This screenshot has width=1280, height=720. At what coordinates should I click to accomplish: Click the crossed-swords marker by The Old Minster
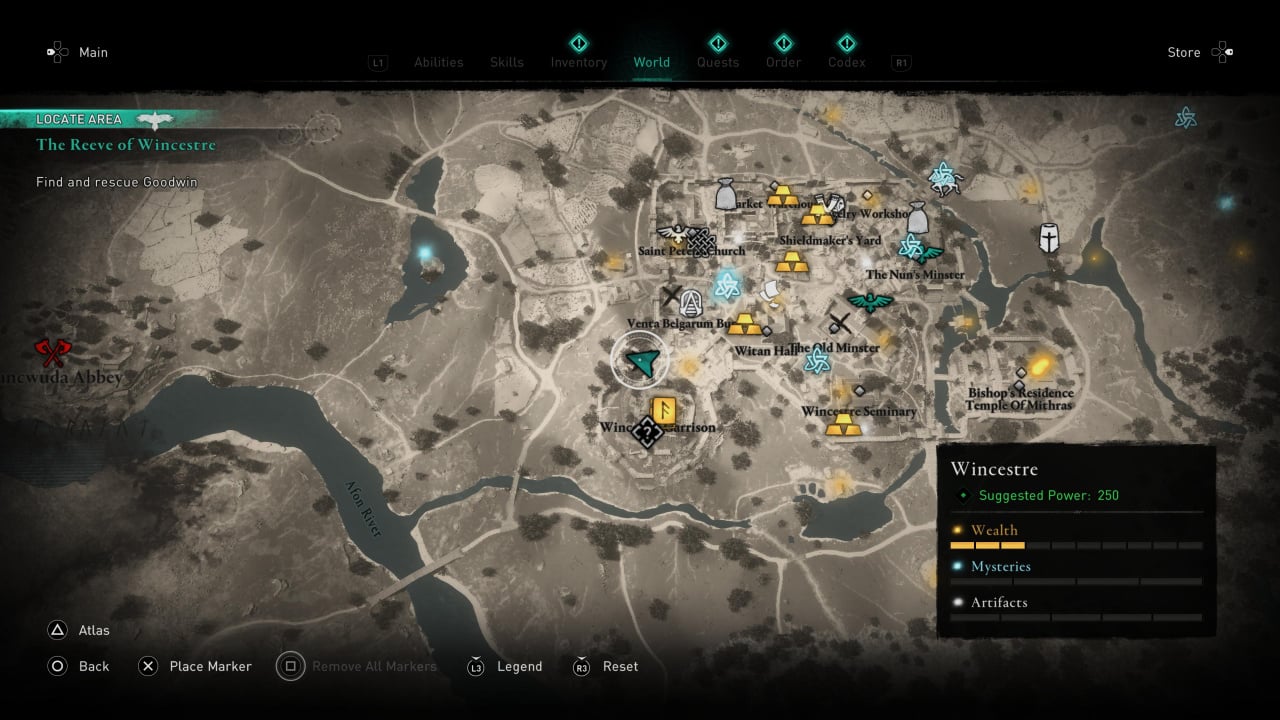tap(839, 323)
